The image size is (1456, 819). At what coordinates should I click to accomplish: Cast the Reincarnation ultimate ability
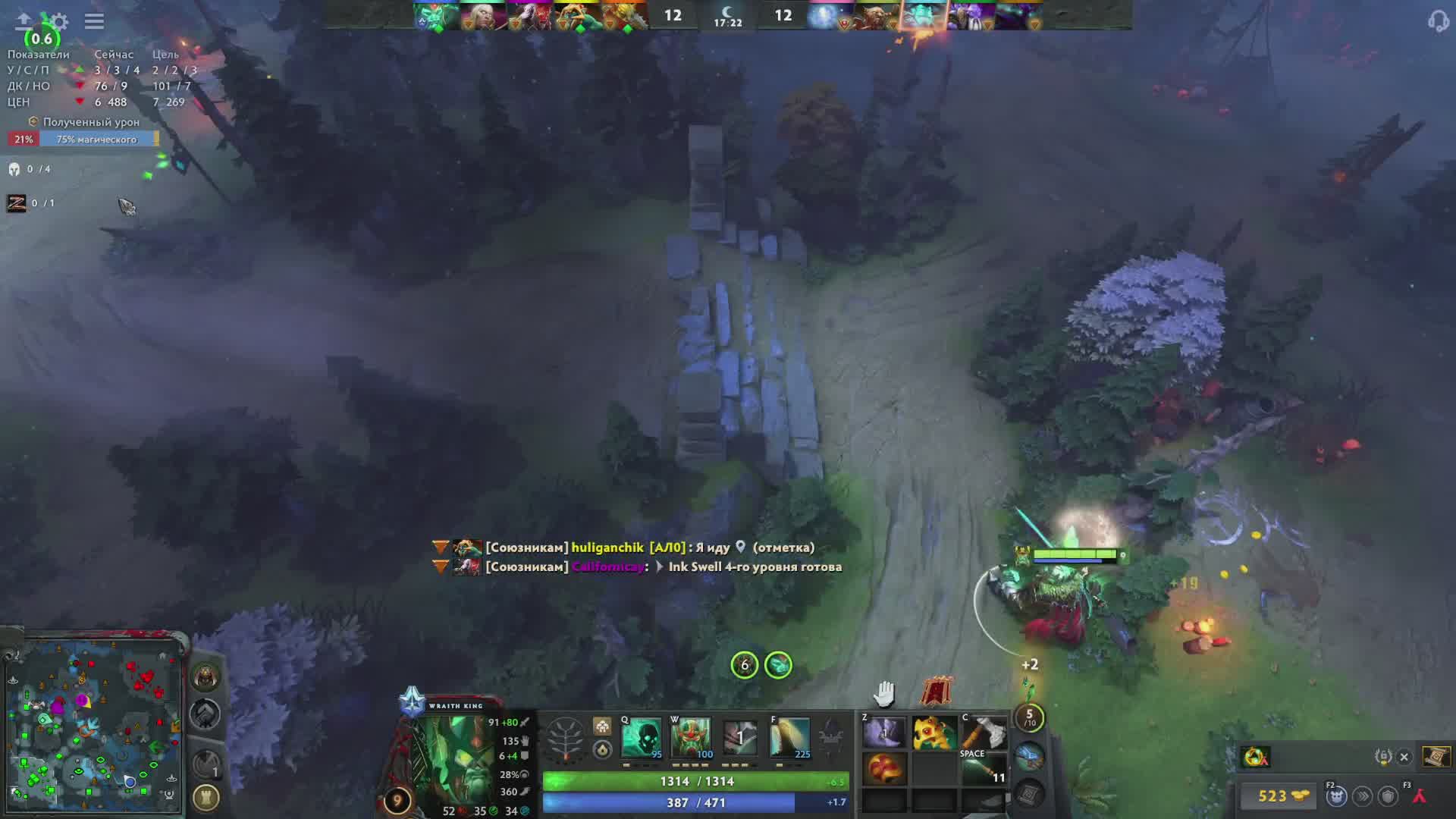pyautogui.click(x=789, y=737)
